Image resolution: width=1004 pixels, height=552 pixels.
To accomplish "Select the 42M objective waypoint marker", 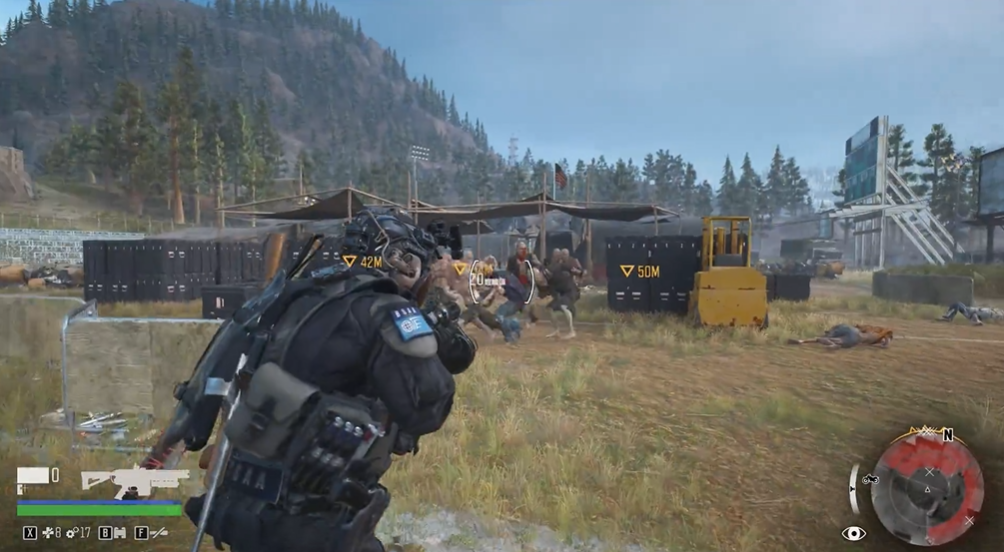I will (x=363, y=261).
